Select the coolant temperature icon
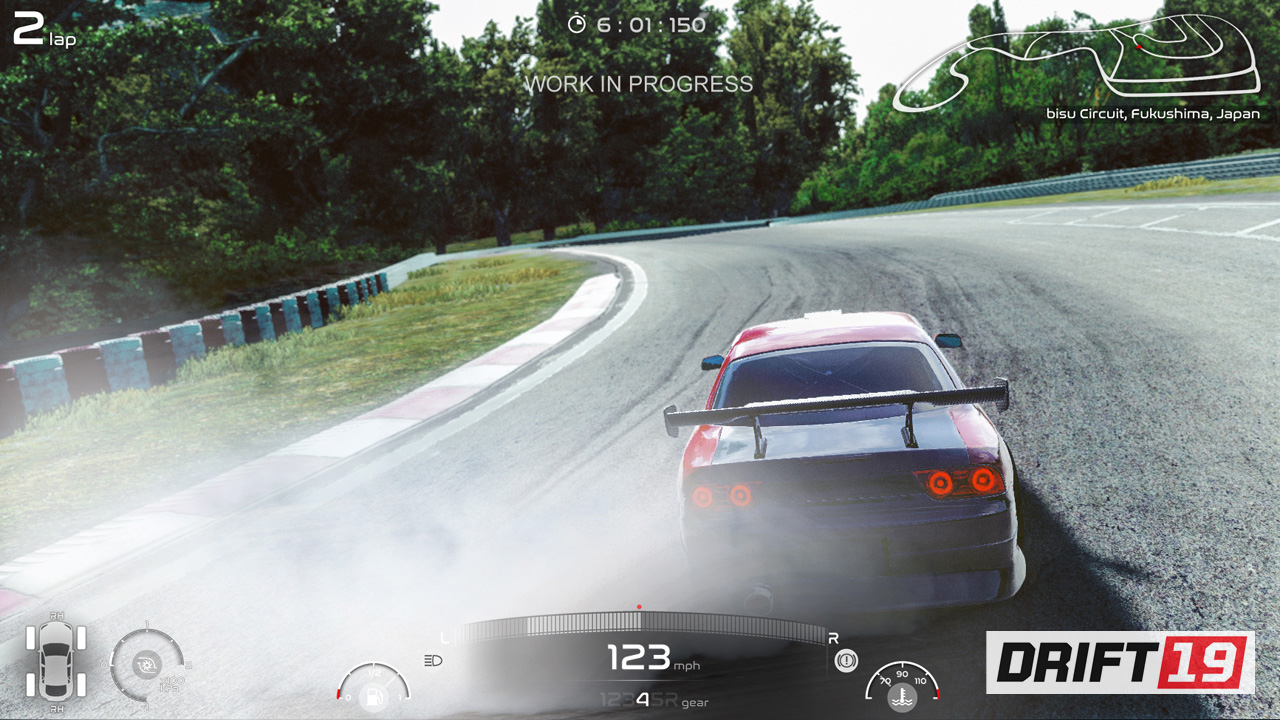1280x720 pixels. point(901,697)
